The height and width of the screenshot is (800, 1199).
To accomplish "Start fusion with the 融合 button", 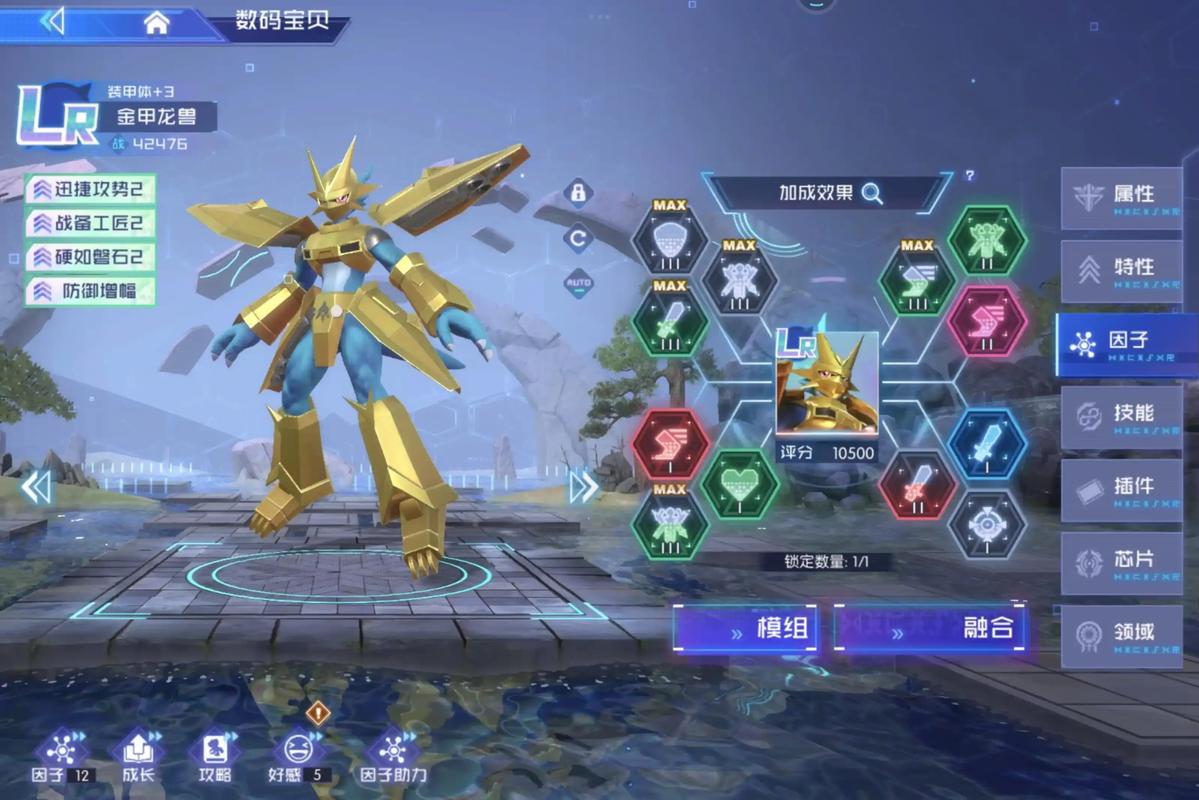I will click(x=930, y=629).
